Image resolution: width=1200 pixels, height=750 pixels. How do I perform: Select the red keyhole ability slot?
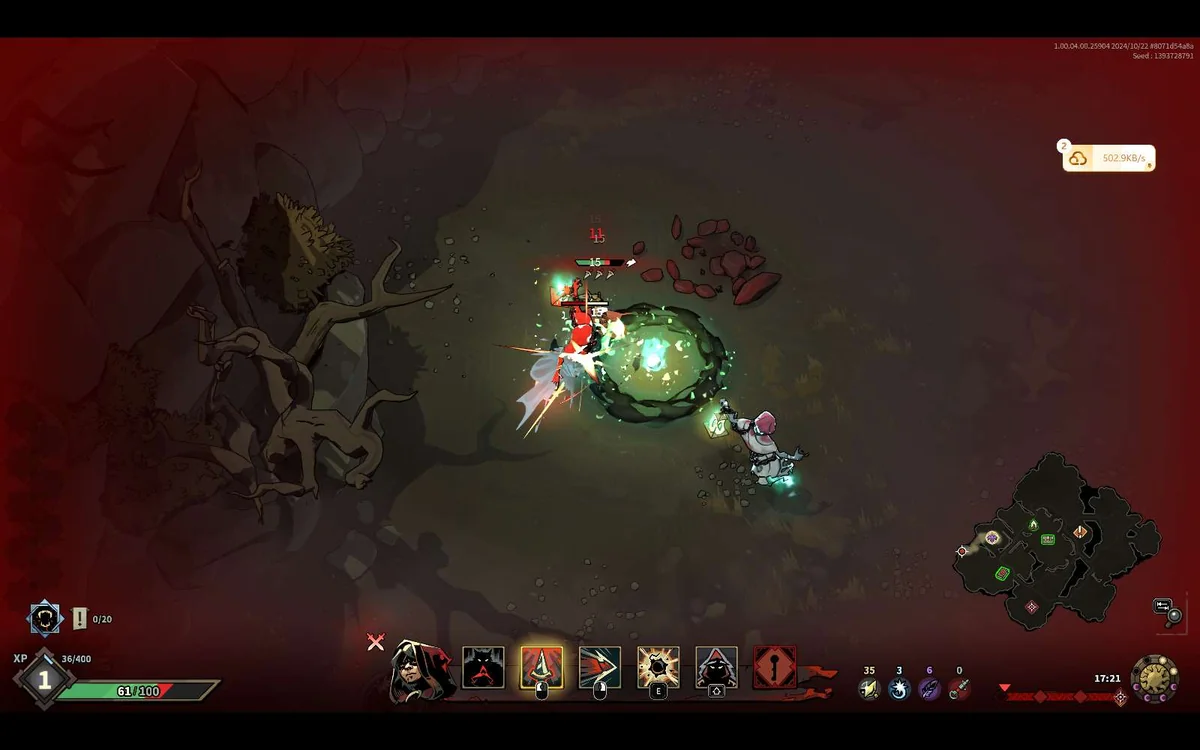pyautogui.click(x=775, y=668)
